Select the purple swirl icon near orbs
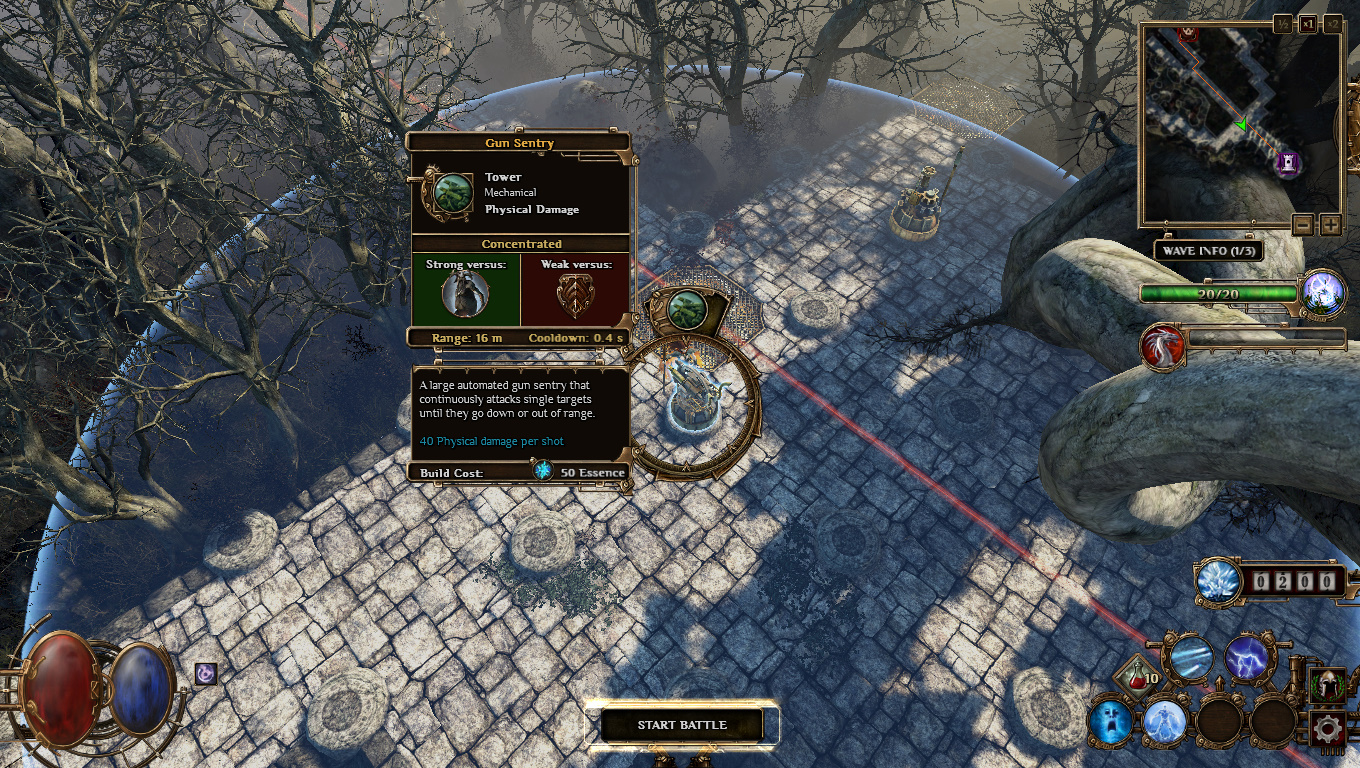This screenshot has width=1360, height=768. (205, 674)
